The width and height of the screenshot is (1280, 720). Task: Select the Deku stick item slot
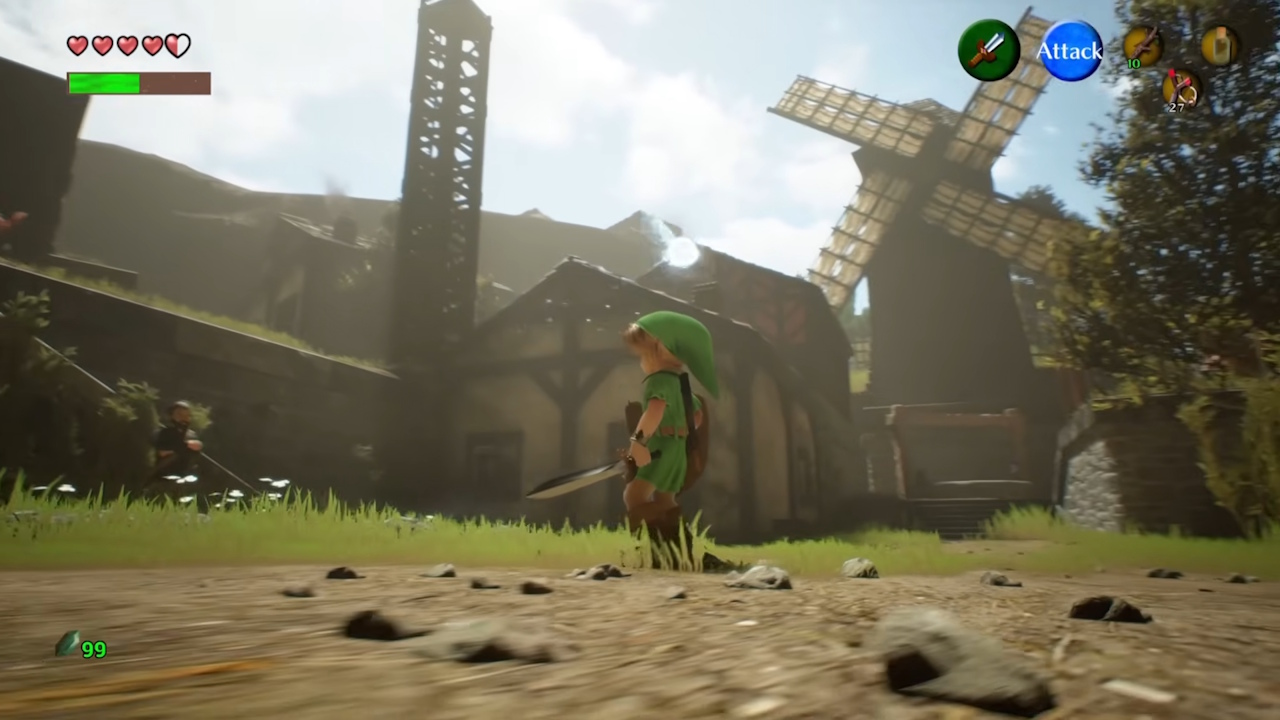coord(1142,46)
